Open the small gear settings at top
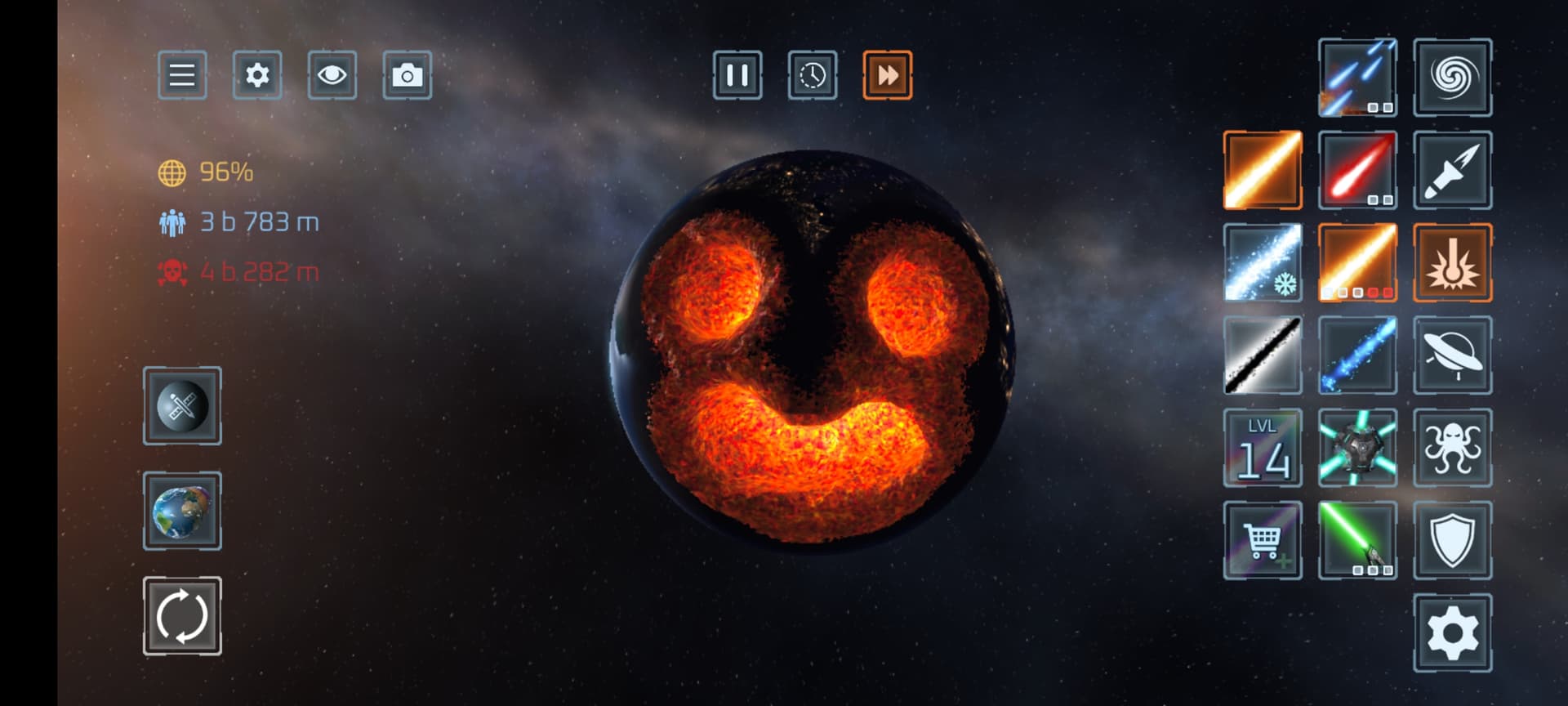Screen dimensions: 1568x706 coord(257,75)
